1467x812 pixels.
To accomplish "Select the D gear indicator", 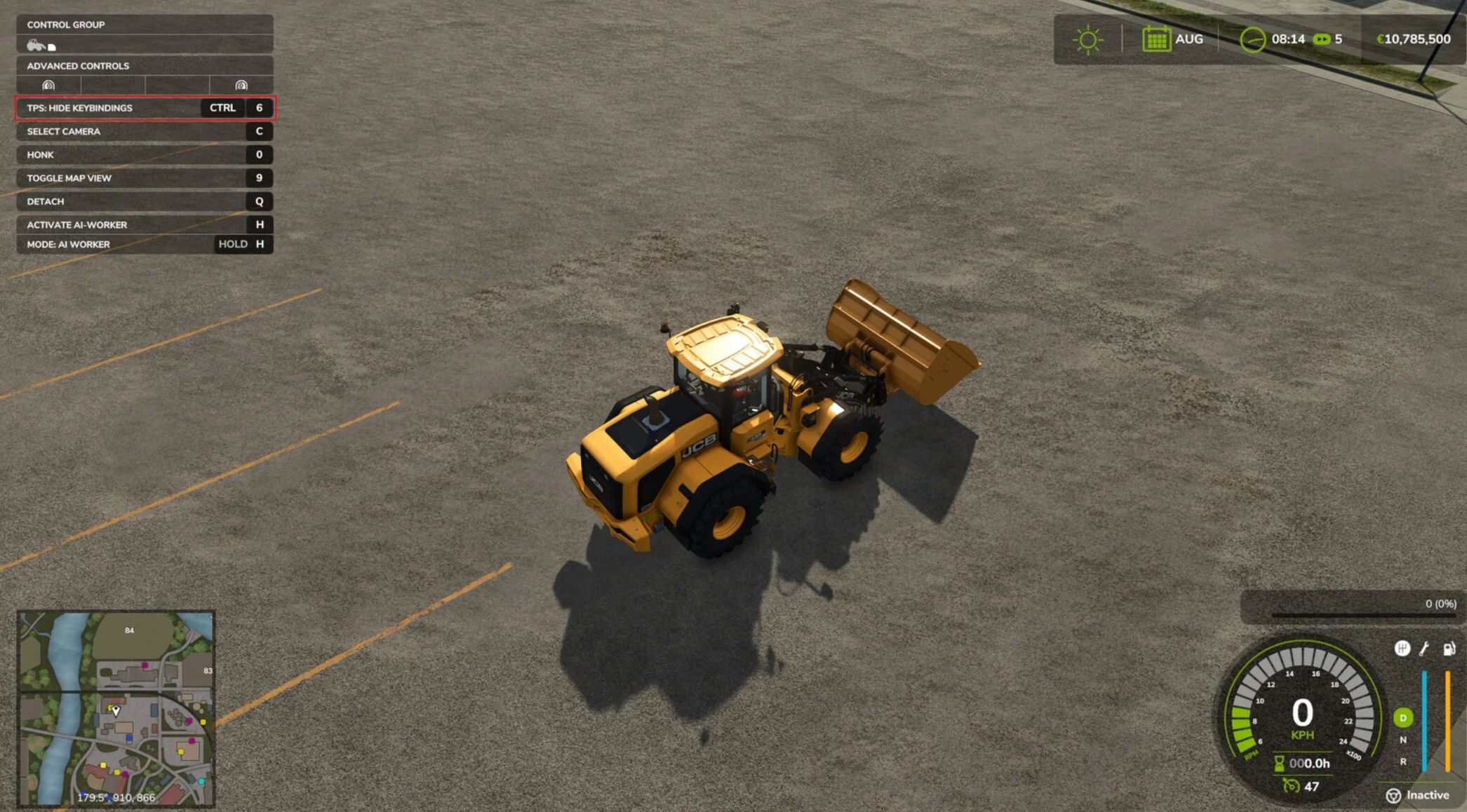I will tap(1403, 717).
